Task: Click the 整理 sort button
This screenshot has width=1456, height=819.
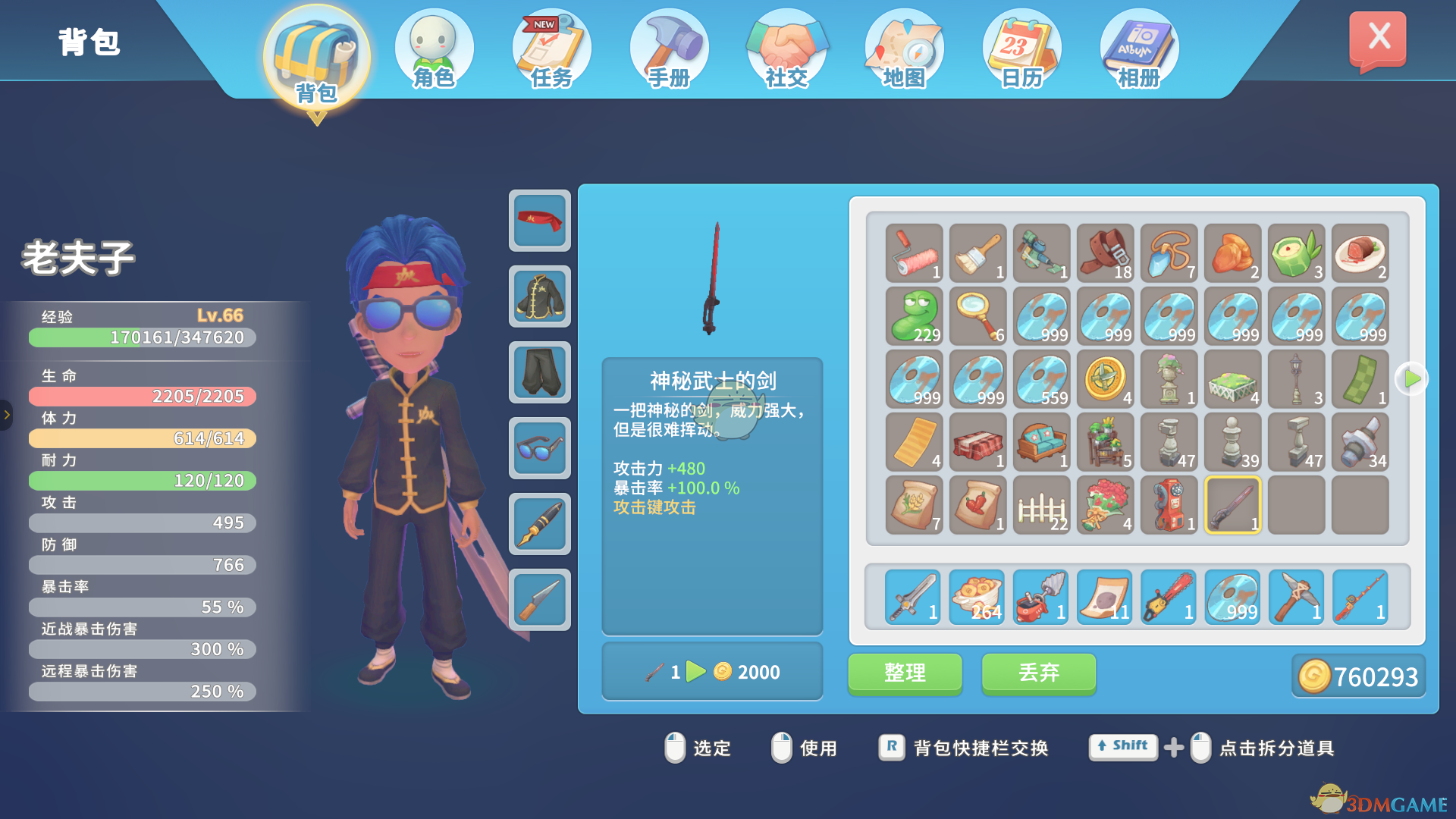Action: (x=905, y=673)
